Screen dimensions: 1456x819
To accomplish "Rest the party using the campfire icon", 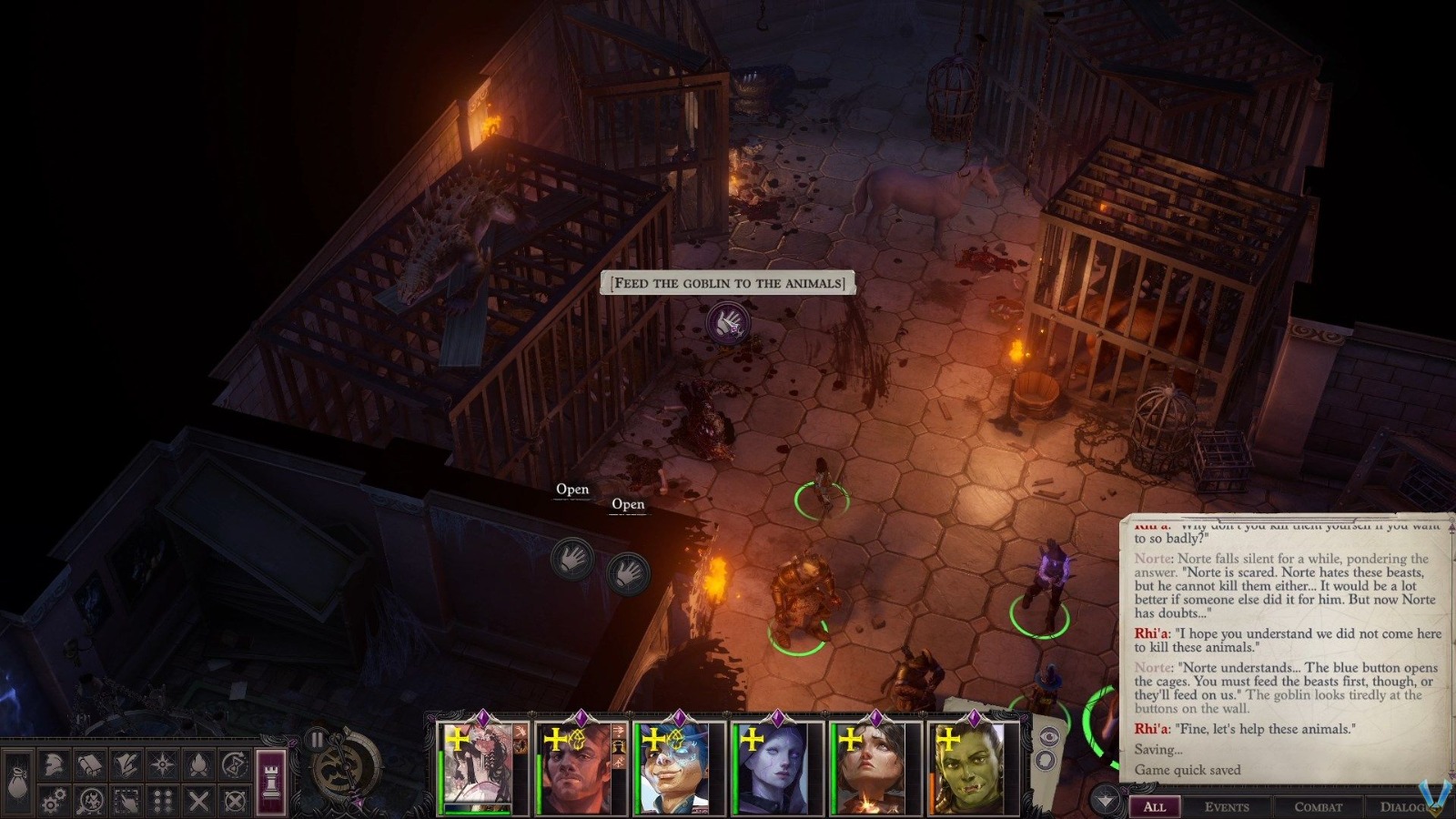I will [198, 763].
